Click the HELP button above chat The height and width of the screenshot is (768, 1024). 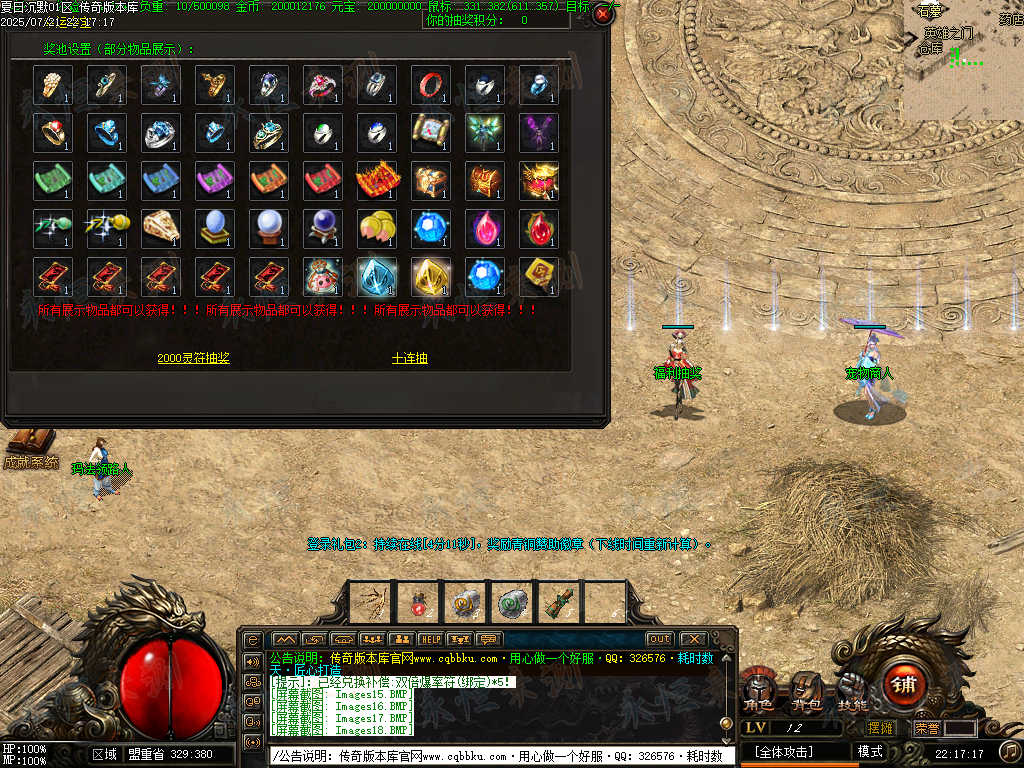[x=430, y=639]
